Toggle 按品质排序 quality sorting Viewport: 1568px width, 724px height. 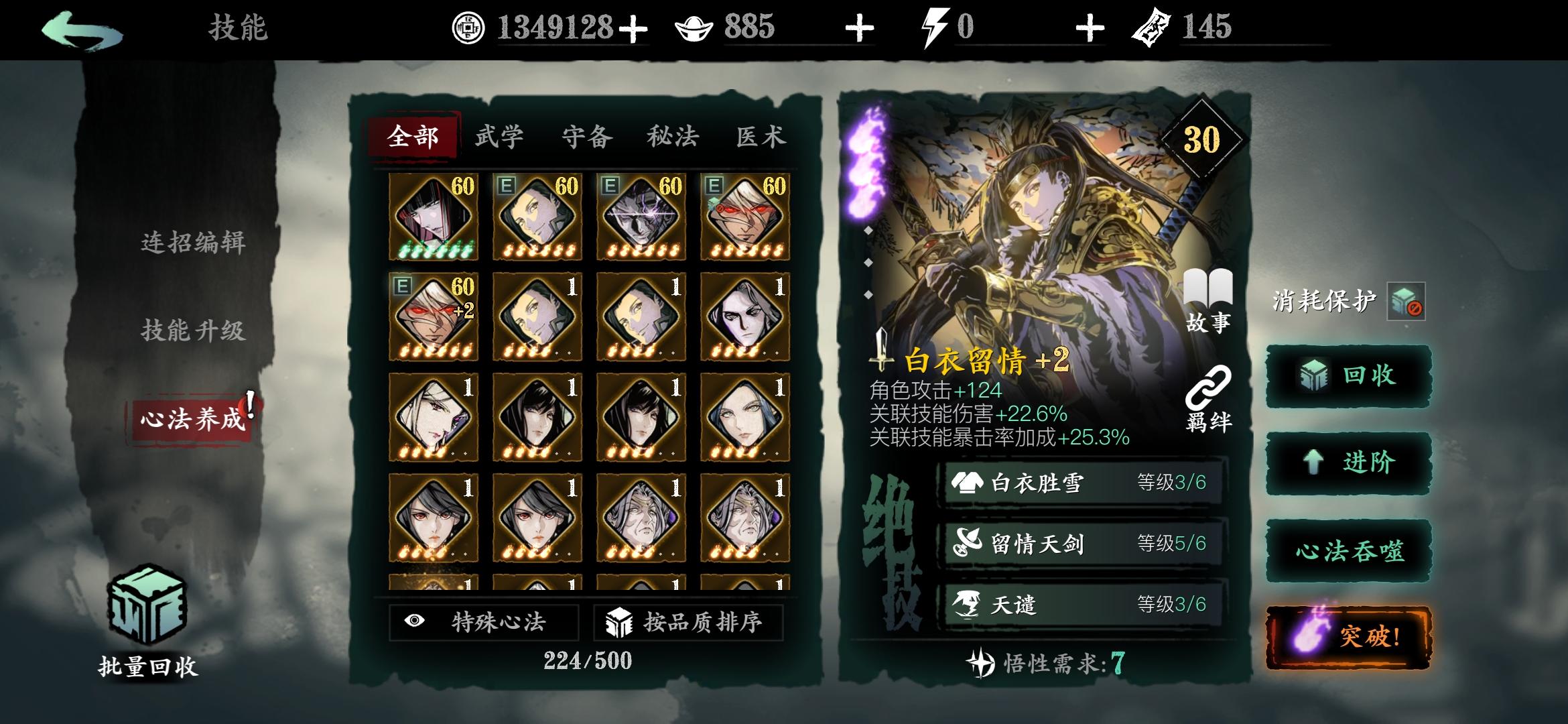pos(690,622)
